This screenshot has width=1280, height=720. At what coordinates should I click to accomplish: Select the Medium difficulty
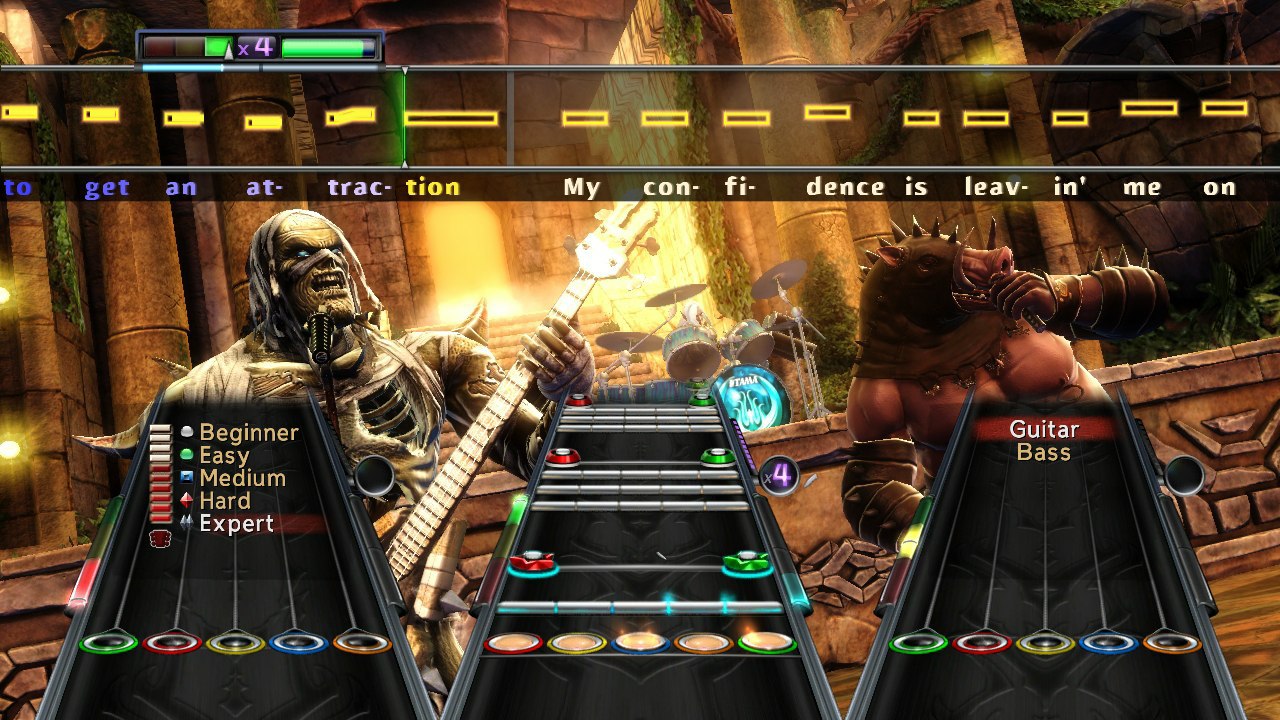242,477
